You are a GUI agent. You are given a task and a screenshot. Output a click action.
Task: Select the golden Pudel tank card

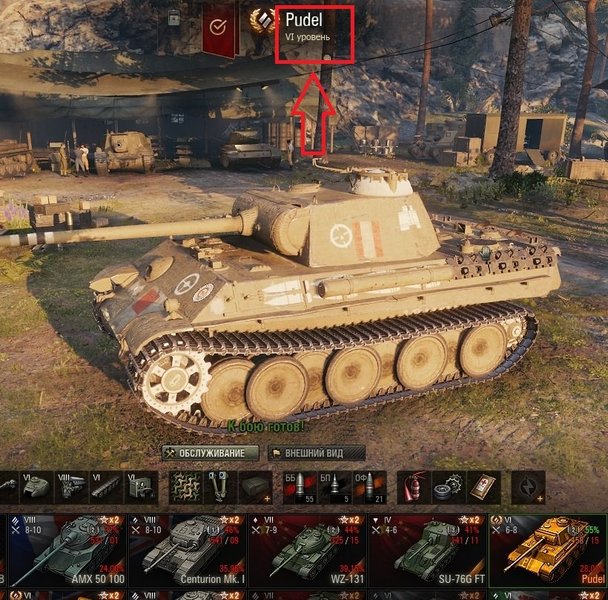click(548, 550)
